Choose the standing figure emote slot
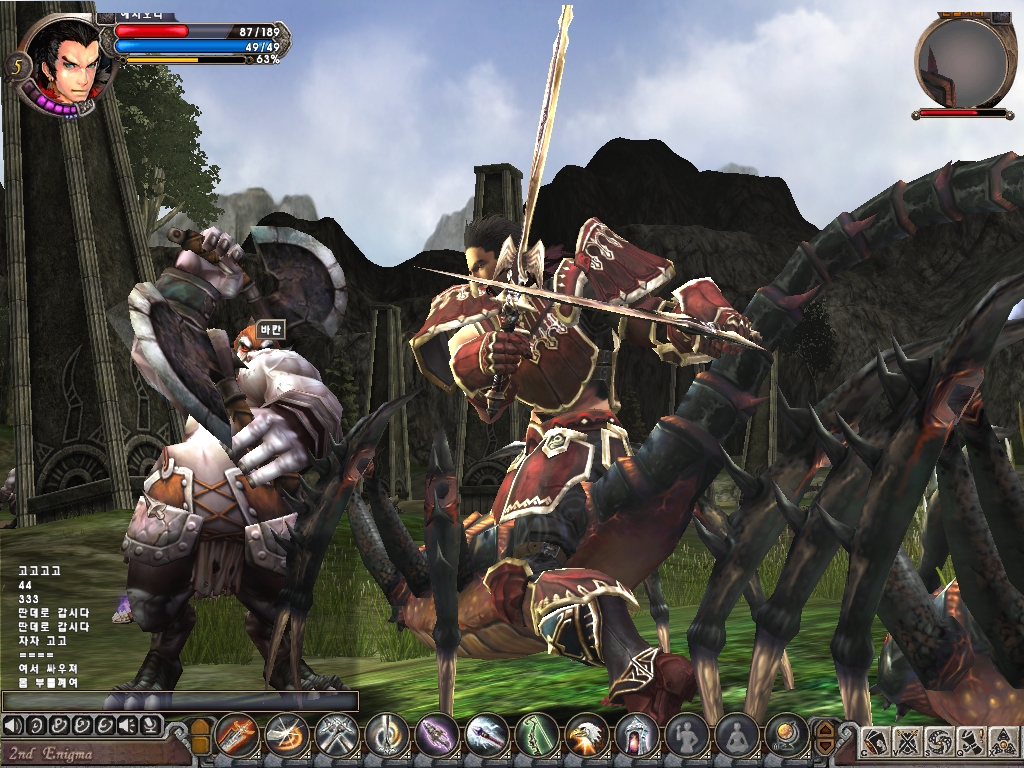The image size is (1024, 768). tap(687, 737)
